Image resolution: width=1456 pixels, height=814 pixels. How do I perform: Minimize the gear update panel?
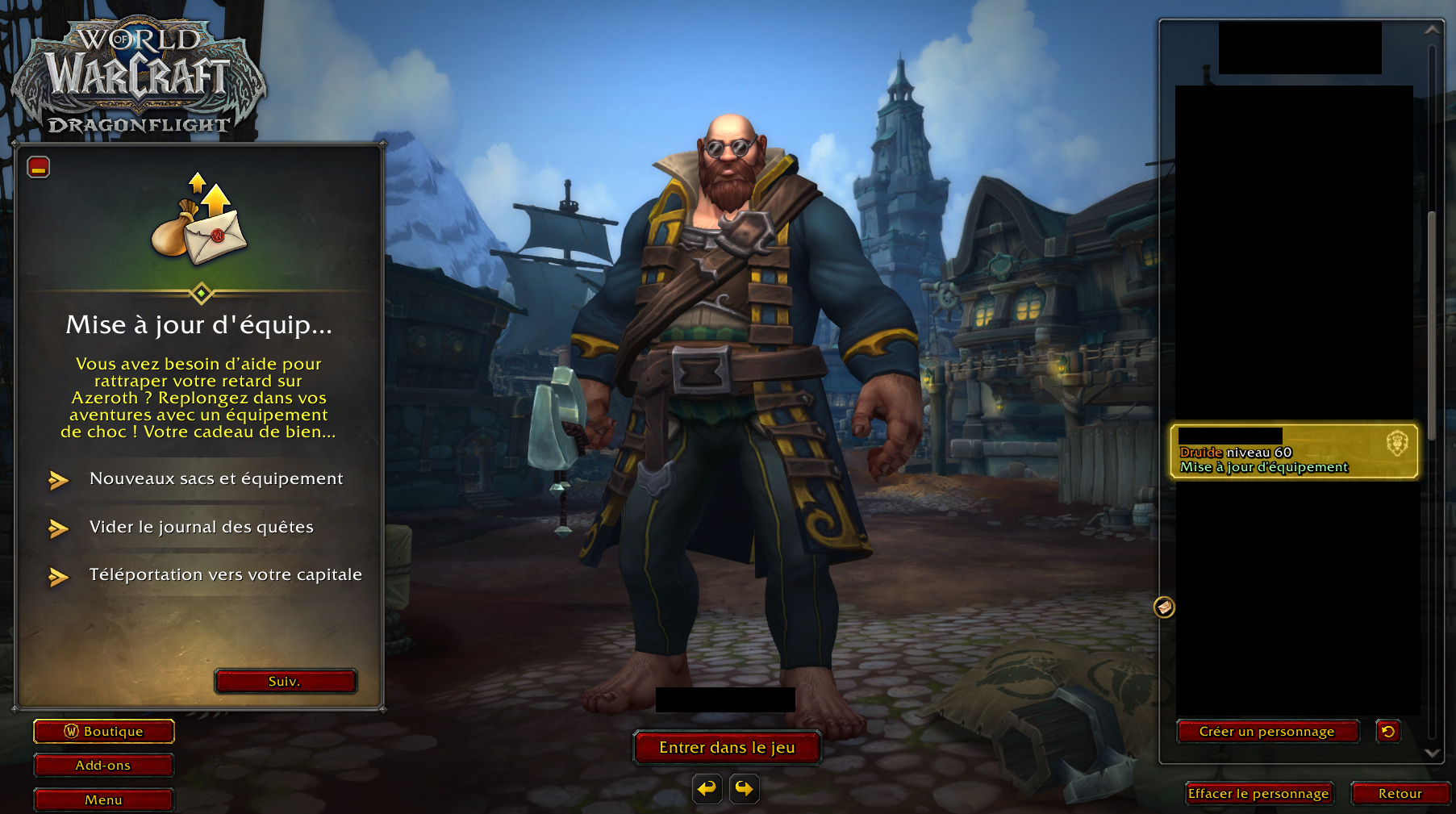pos(38,167)
